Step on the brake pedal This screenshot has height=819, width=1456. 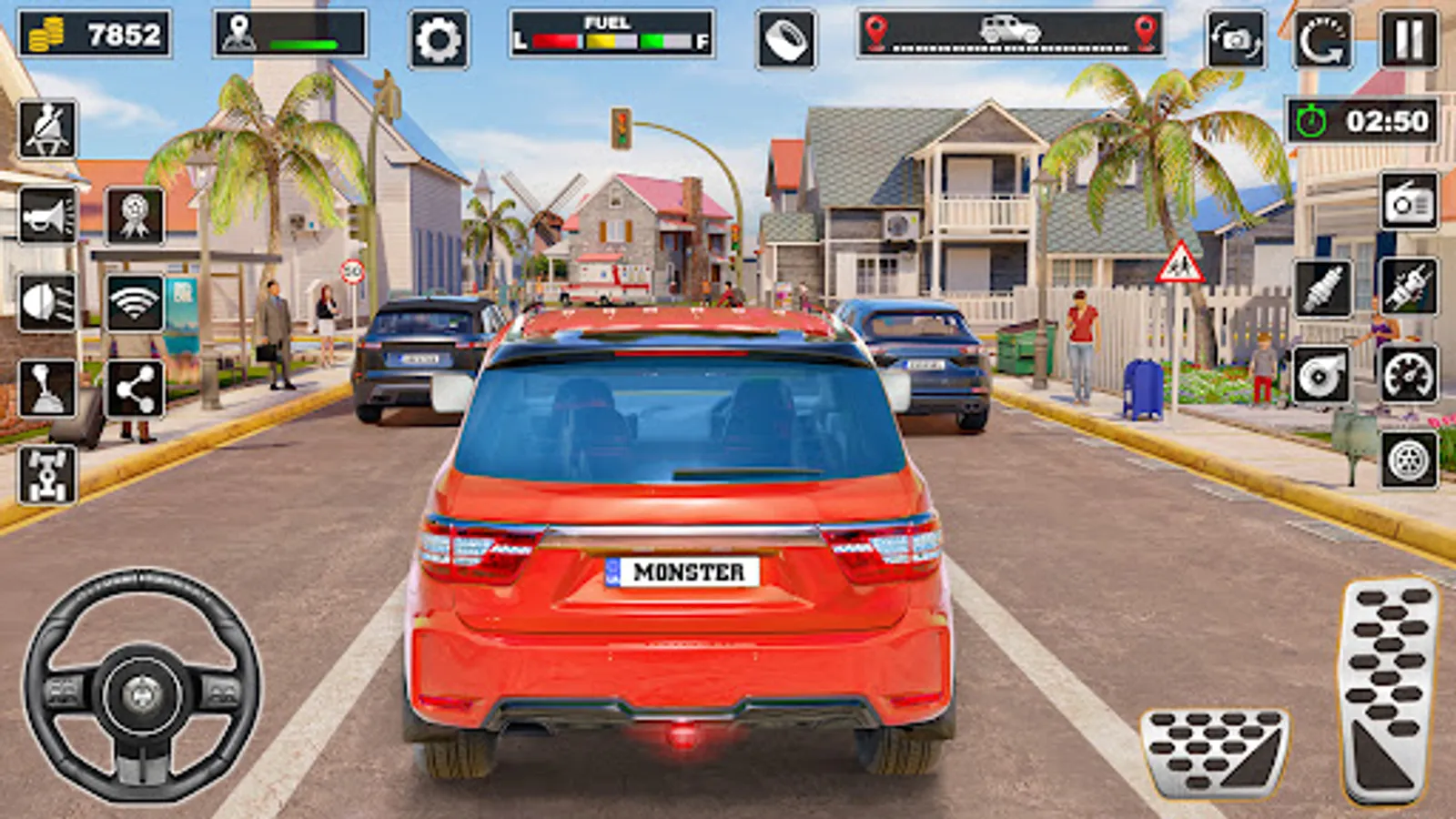tap(1214, 751)
